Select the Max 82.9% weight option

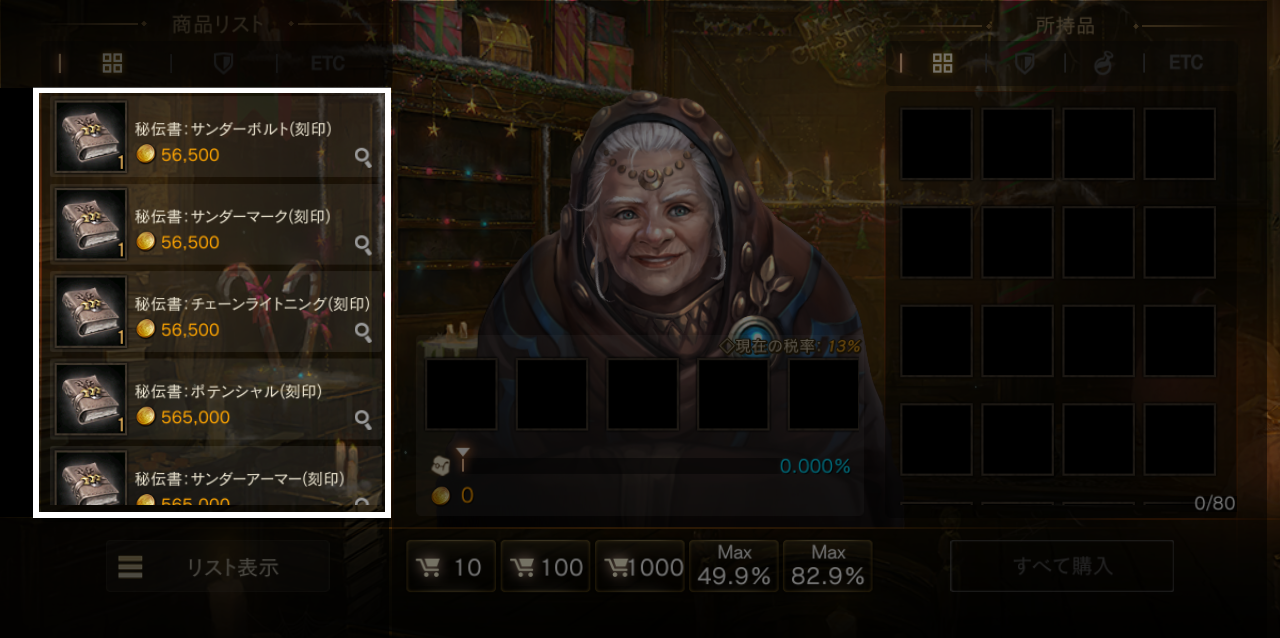click(x=827, y=567)
